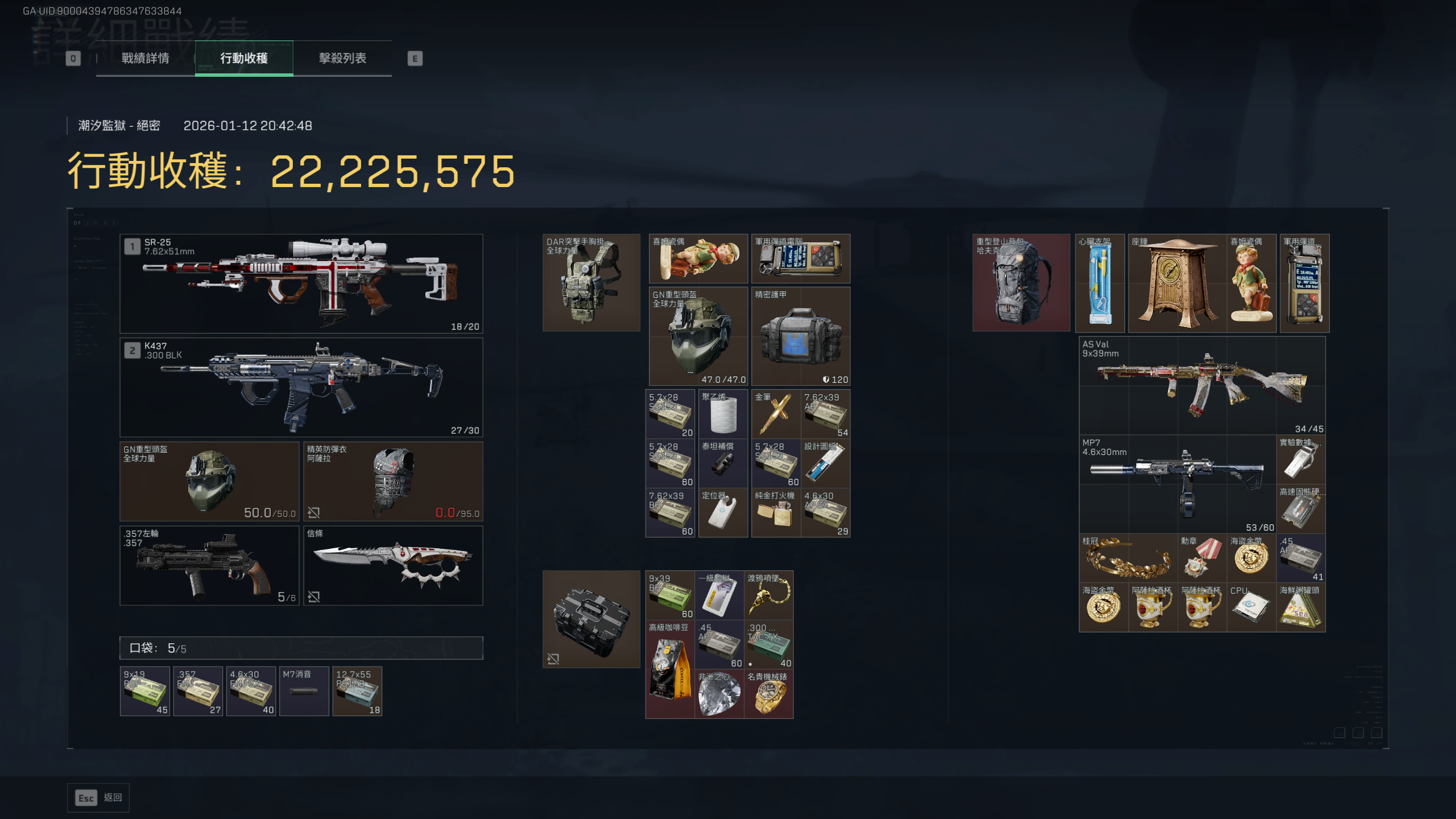Select the AS Val 9x39mm weapon
This screenshot has width=1456, height=819.
[1202, 386]
